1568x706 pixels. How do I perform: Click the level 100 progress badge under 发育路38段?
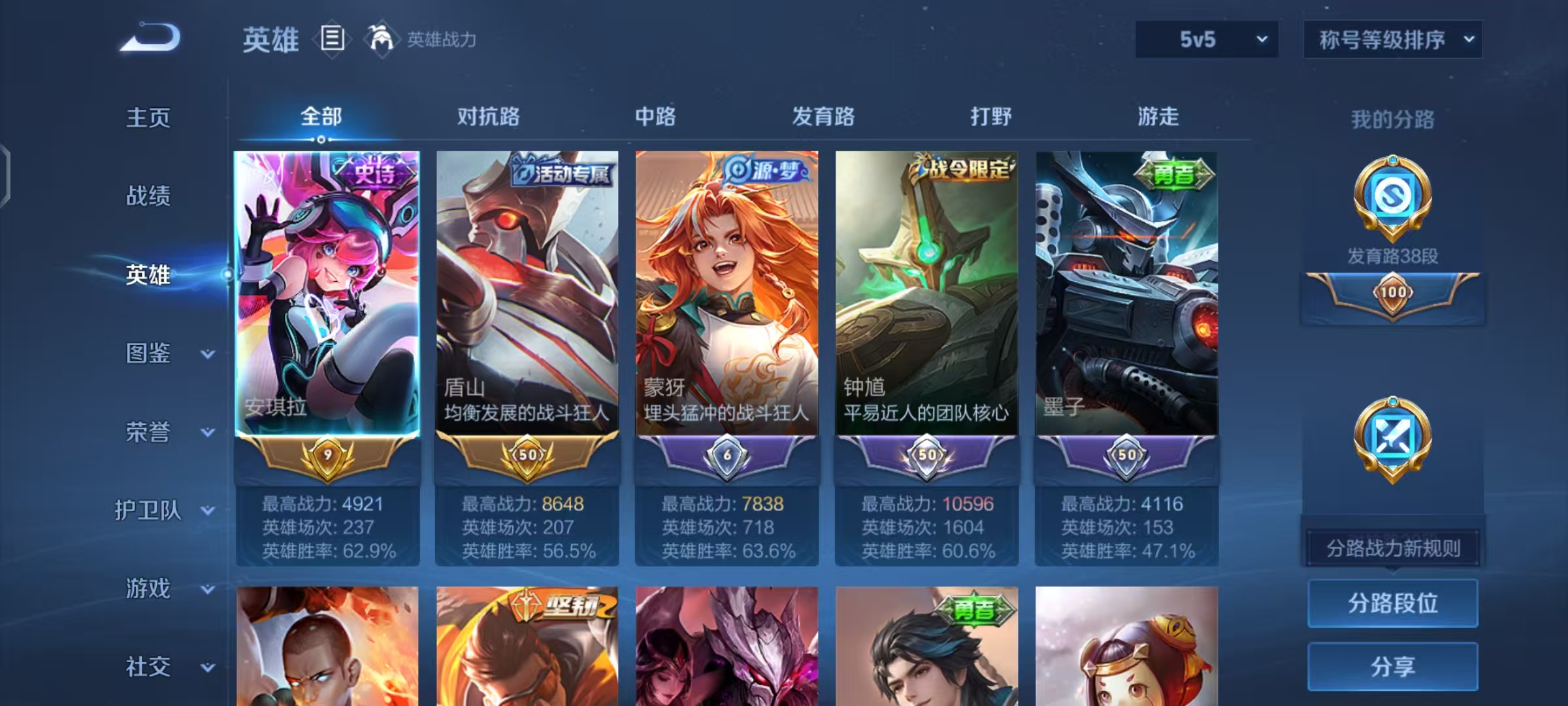[x=1392, y=292]
